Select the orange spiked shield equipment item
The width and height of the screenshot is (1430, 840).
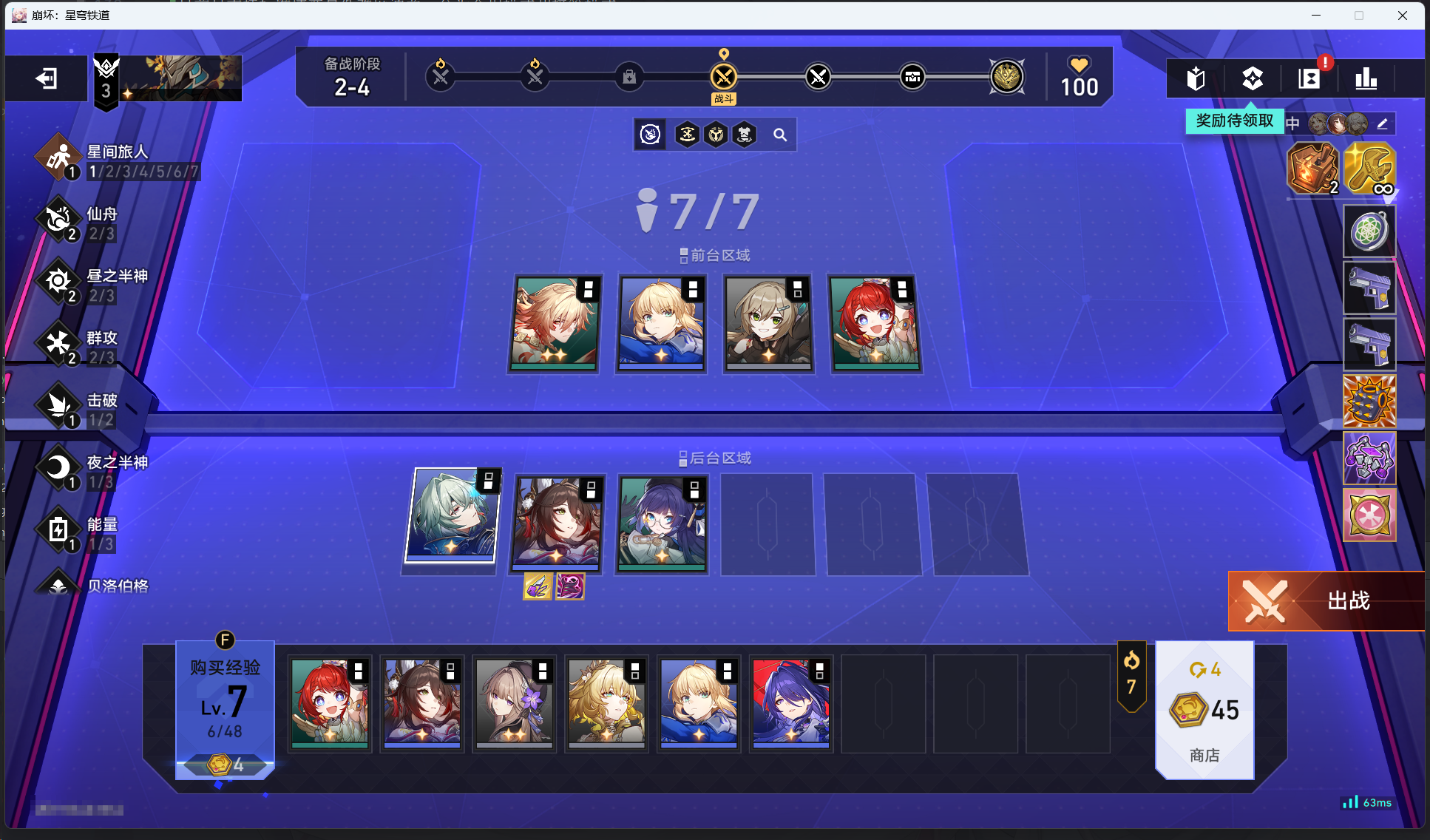(1369, 402)
